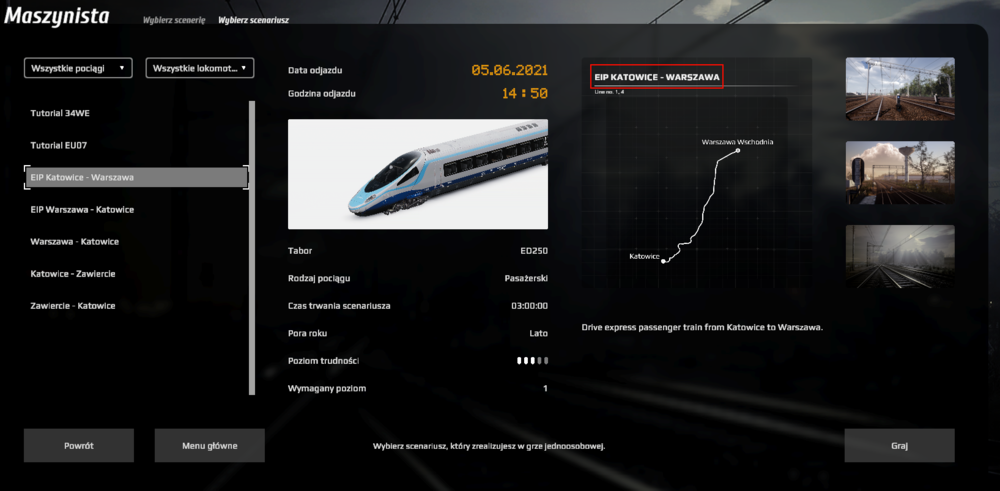Click the ED250 train preview image
The width and height of the screenshot is (1000, 491).
point(418,174)
